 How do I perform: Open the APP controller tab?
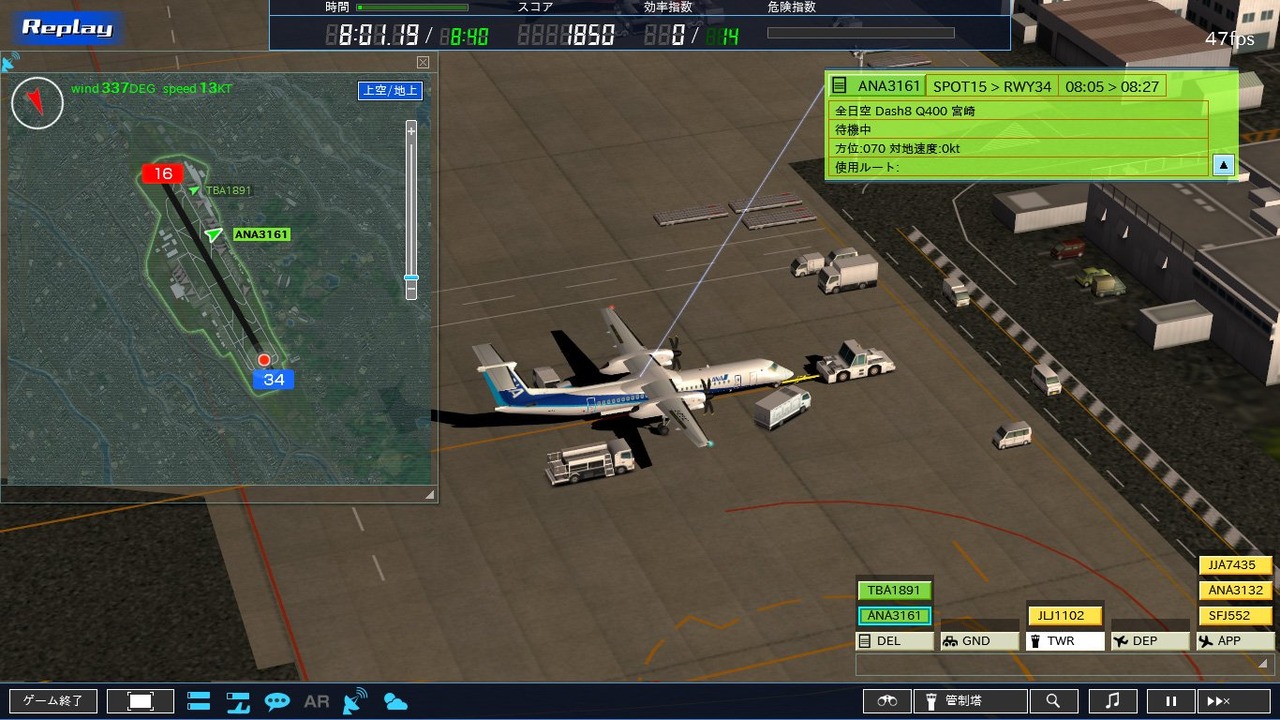[1235, 641]
